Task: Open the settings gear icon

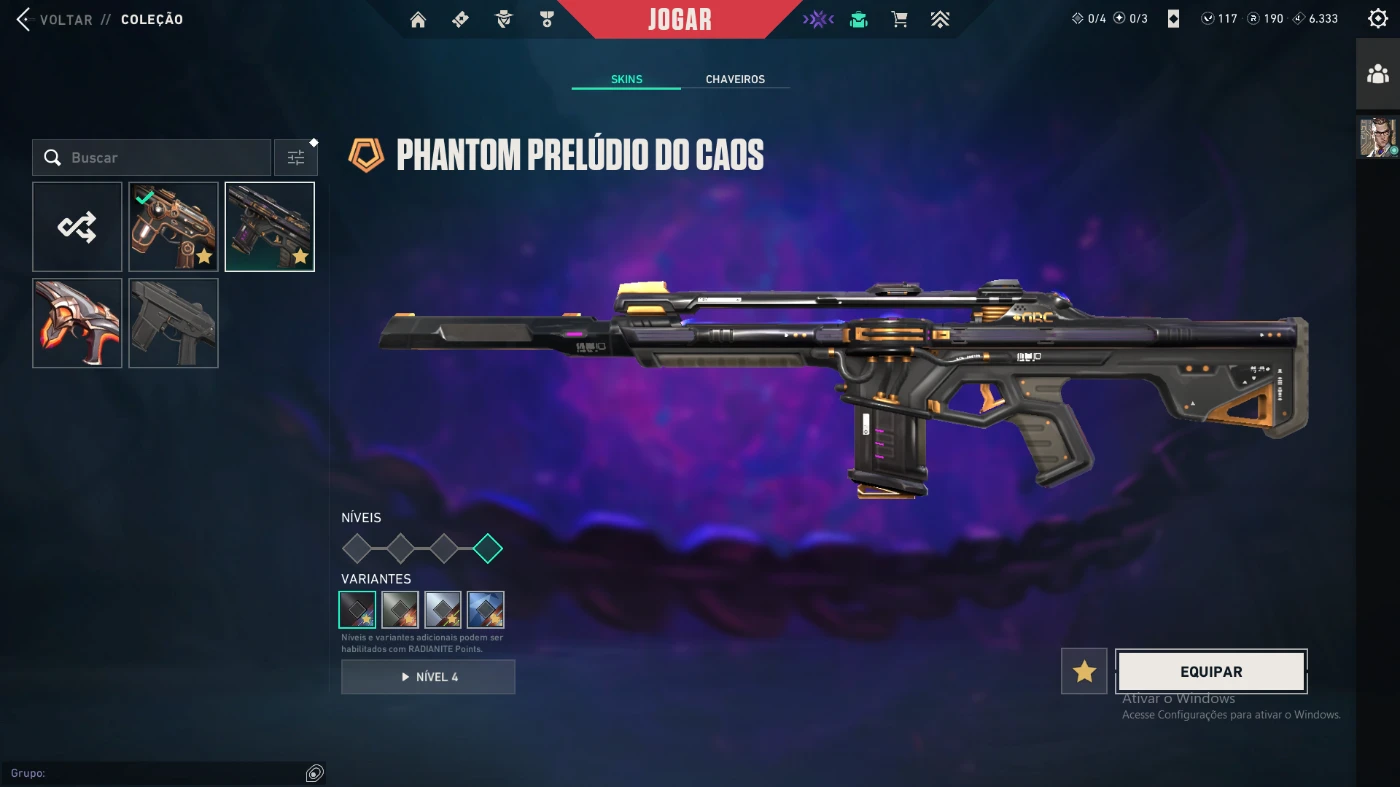Action: [x=1377, y=19]
